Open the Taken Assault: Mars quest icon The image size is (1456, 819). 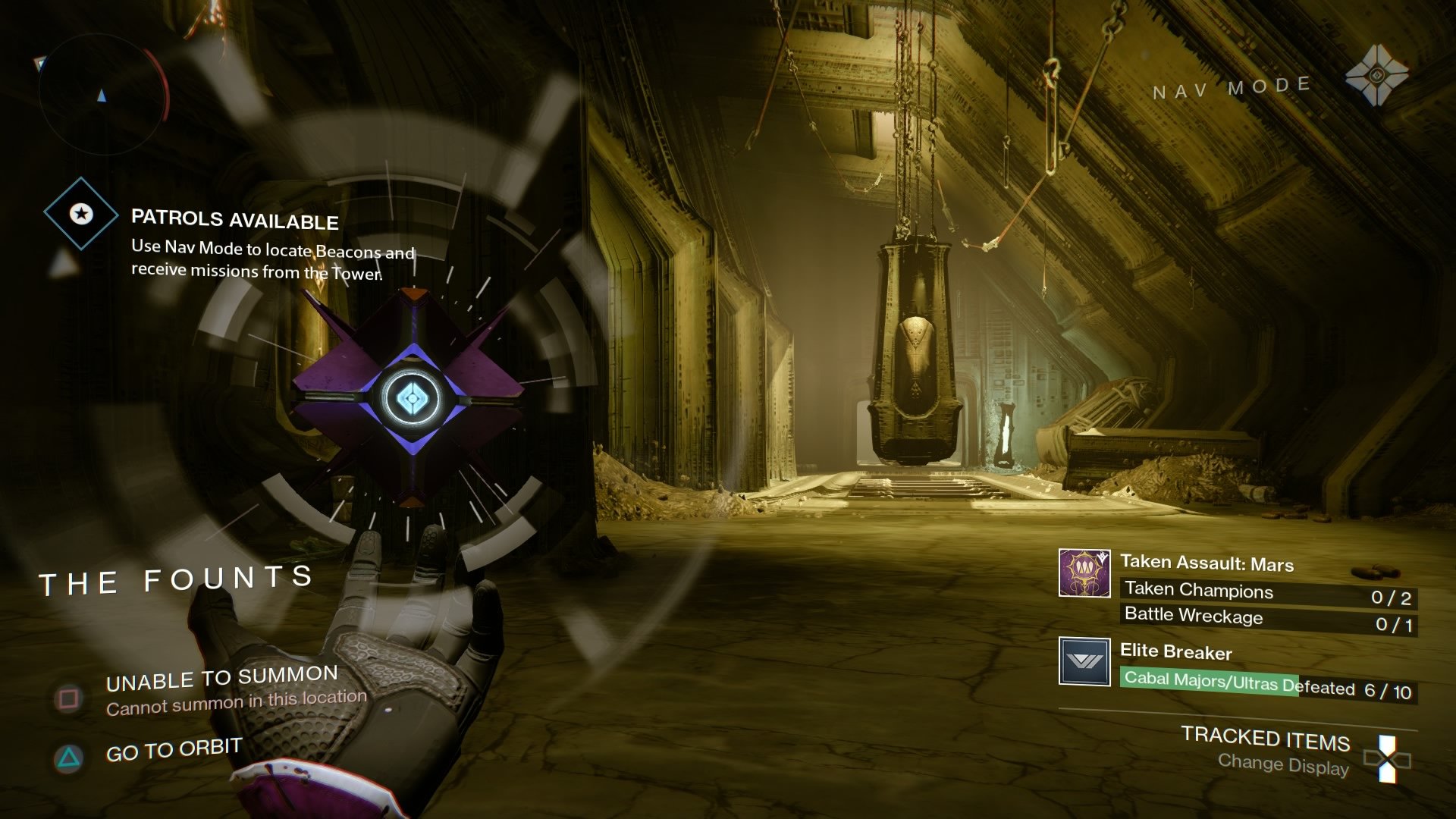1084,573
